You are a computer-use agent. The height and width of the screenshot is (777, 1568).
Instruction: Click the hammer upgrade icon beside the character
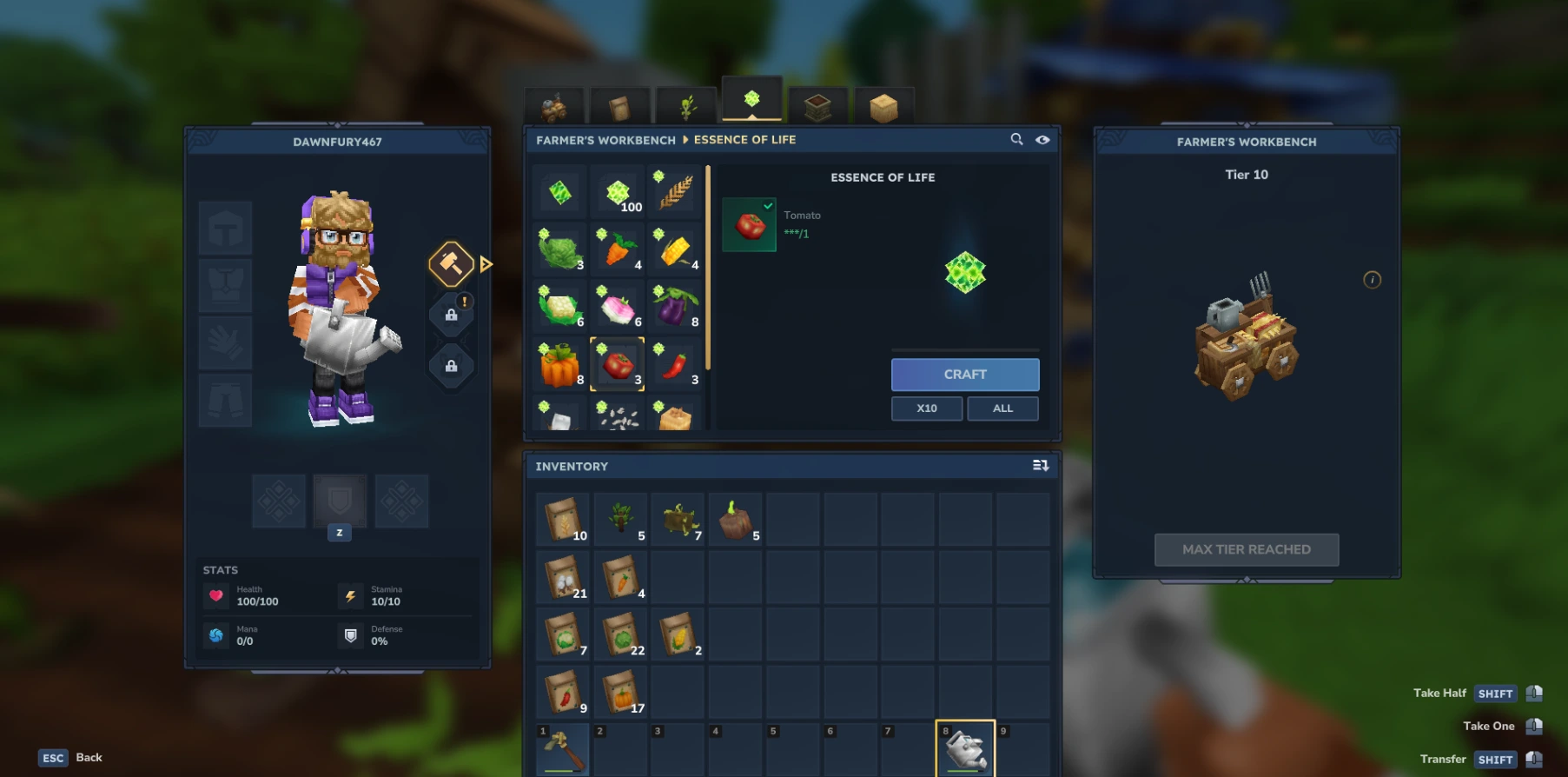click(451, 263)
